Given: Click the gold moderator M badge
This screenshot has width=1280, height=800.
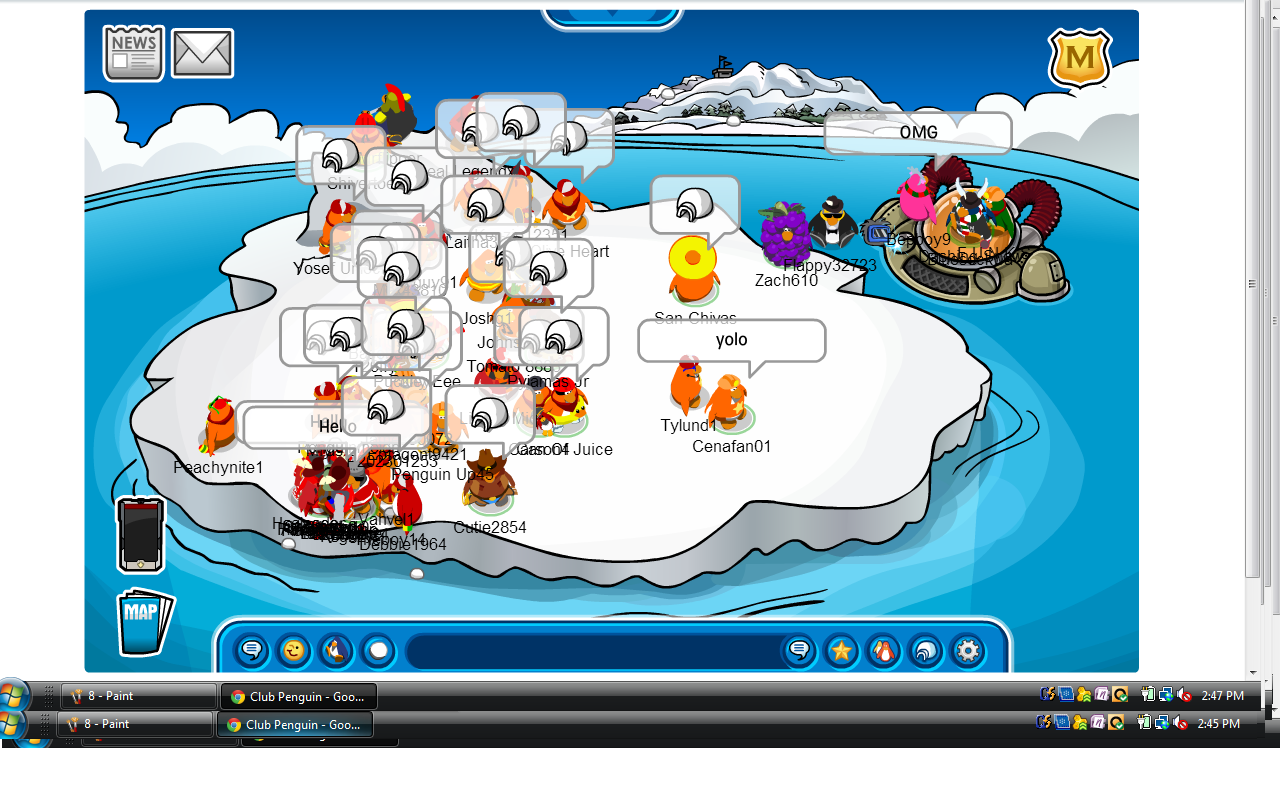Looking at the screenshot, I should (1079, 58).
